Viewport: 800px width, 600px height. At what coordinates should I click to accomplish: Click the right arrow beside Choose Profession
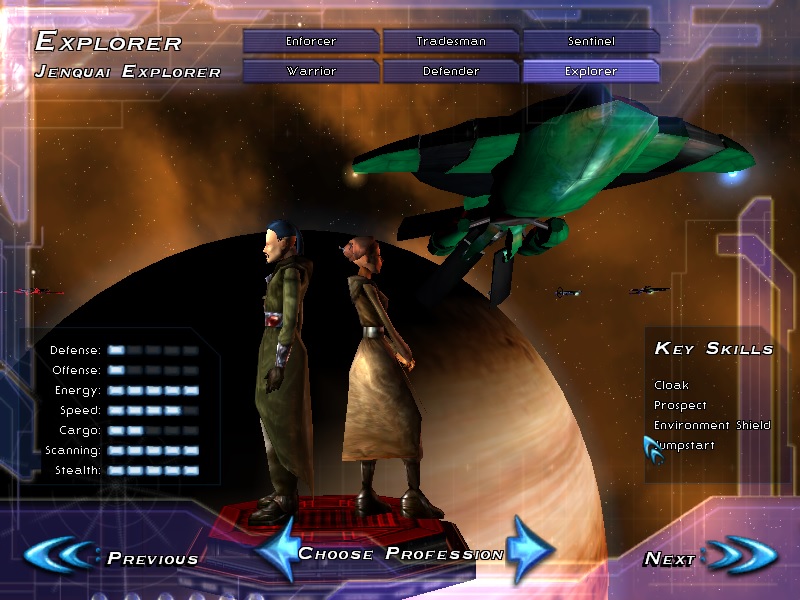tap(529, 549)
